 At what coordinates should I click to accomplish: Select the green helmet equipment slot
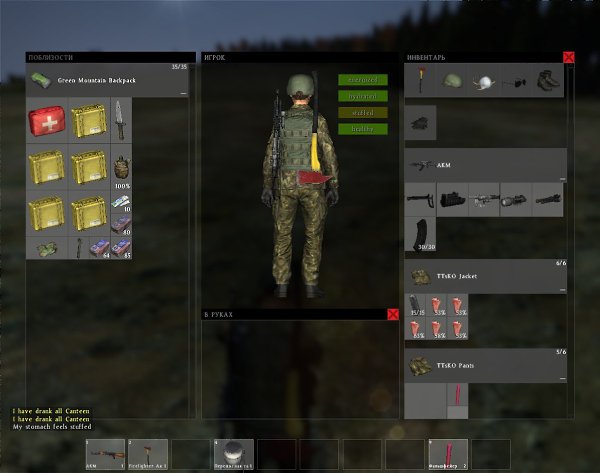[452, 81]
